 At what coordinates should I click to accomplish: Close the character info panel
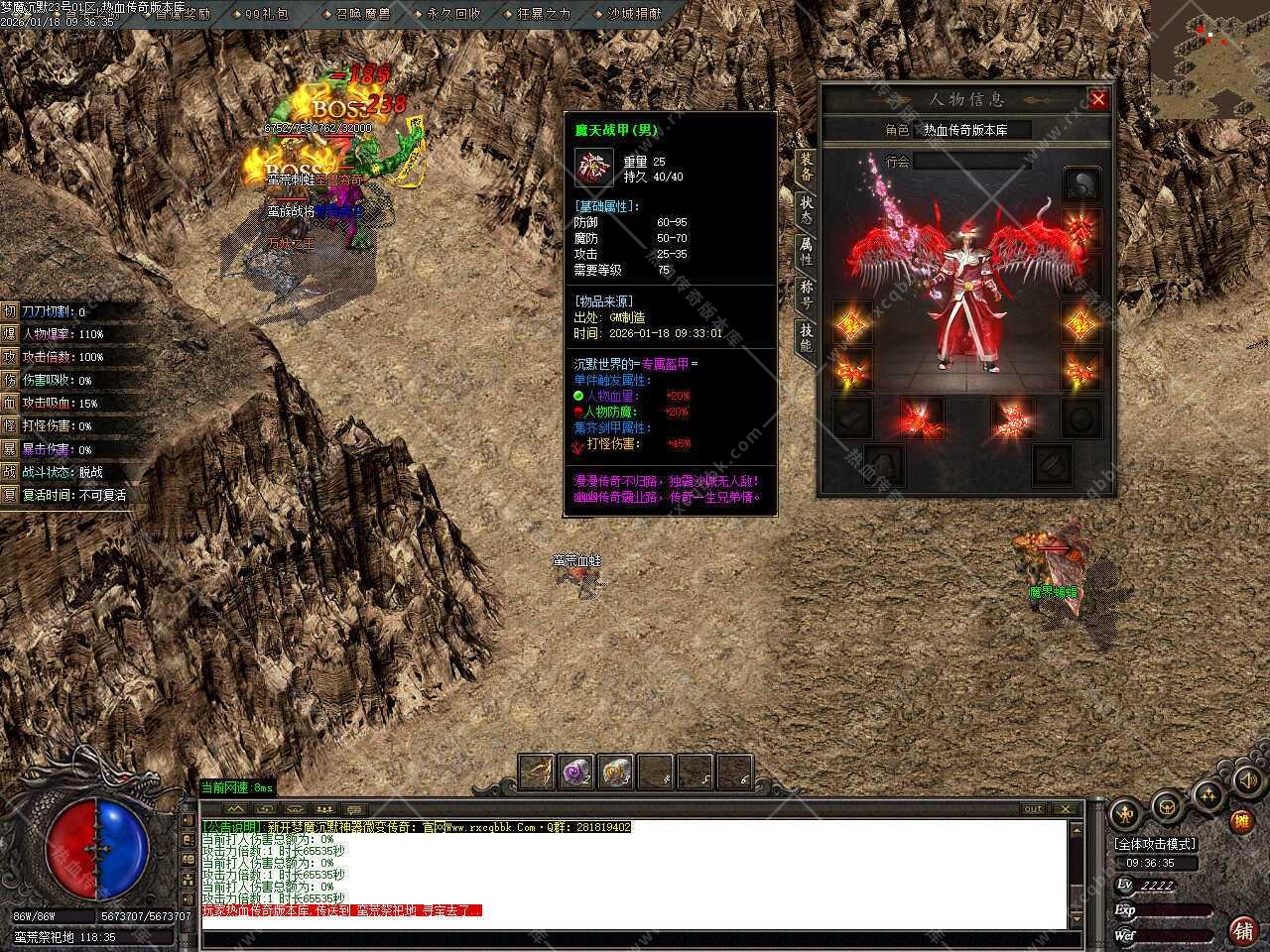pyautogui.click(x=1097, y=99)
